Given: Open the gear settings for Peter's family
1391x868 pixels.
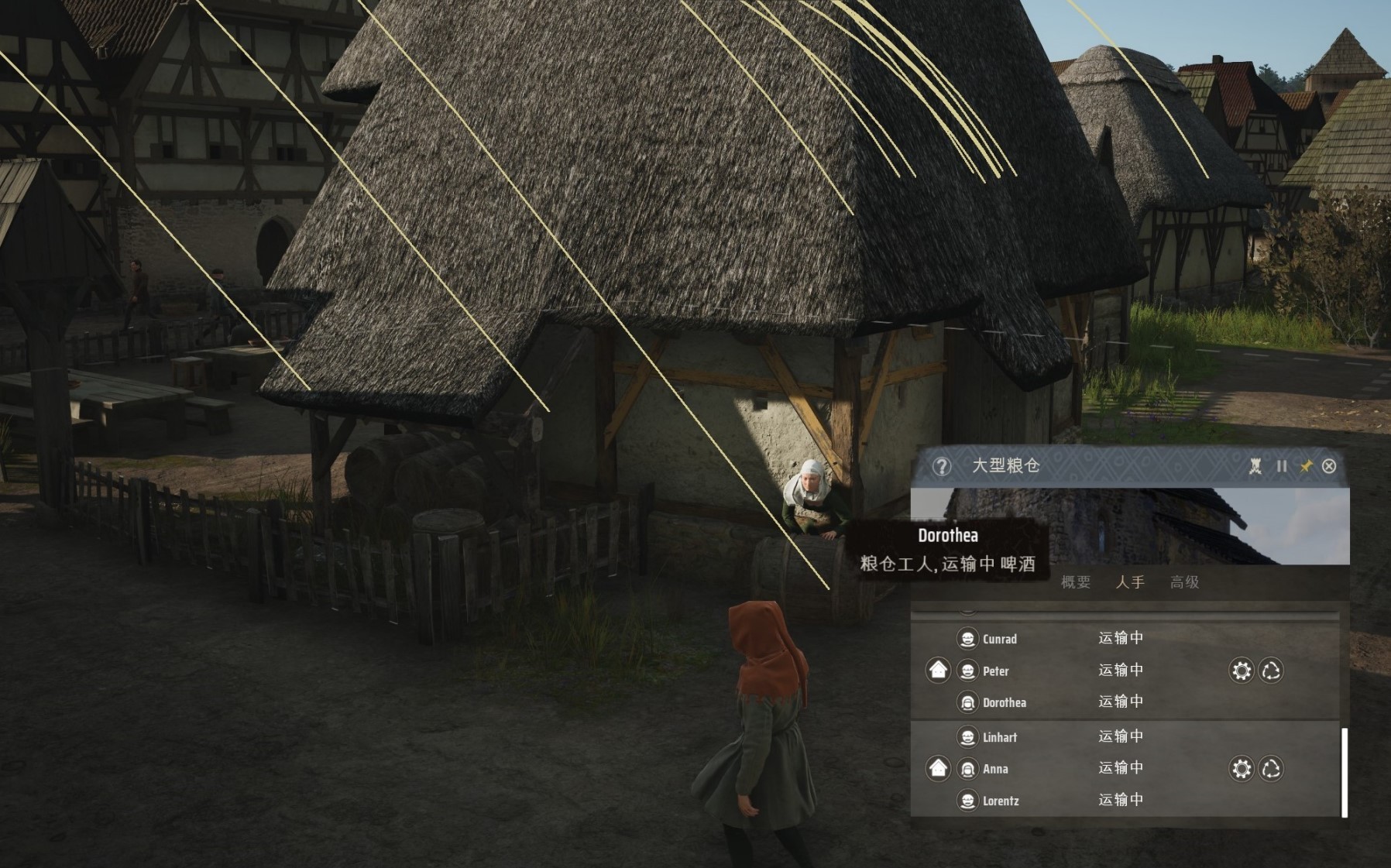Looking at the screenshot, I should click(x=1242, y=671).
